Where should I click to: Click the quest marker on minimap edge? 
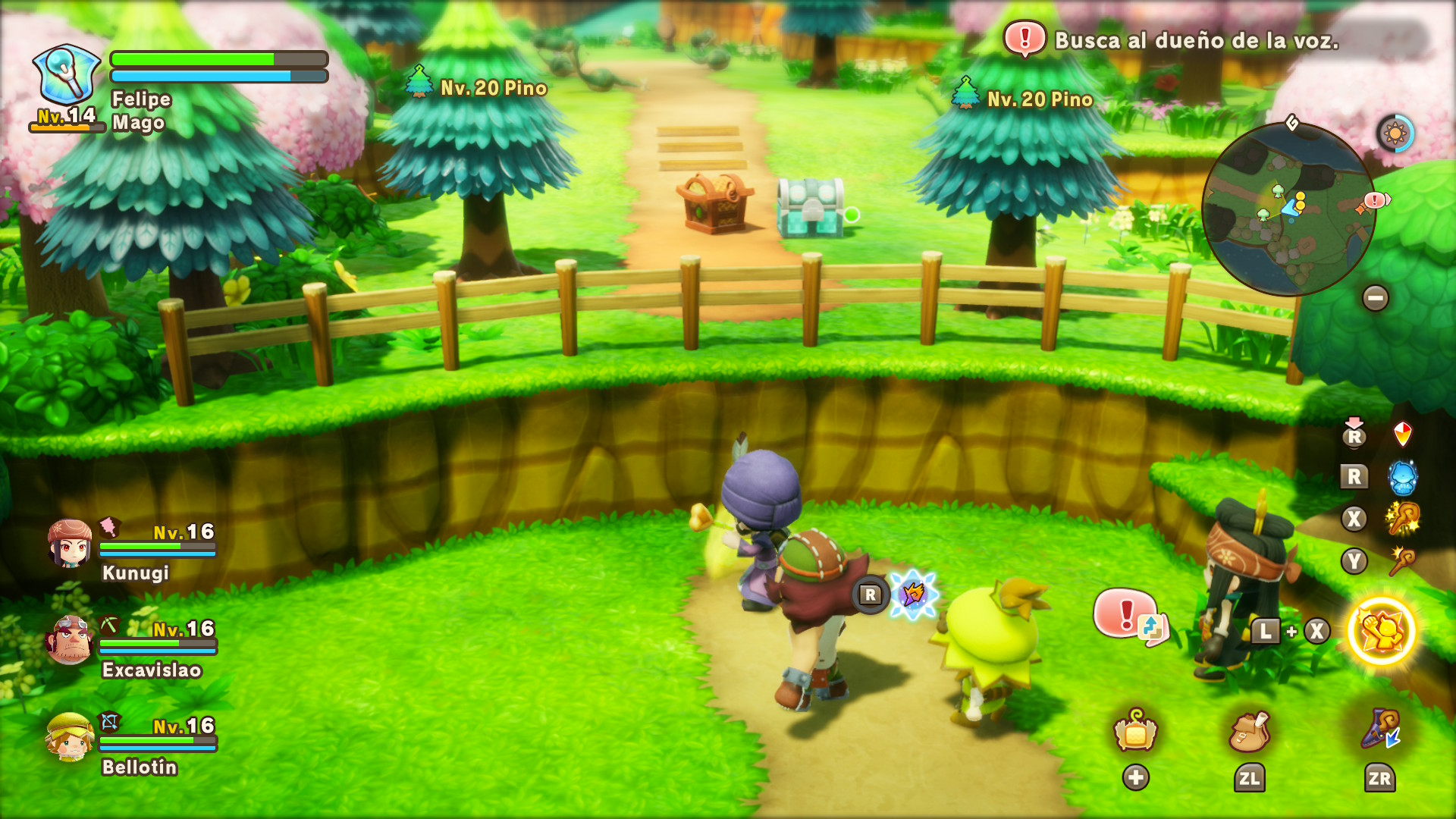pos(1376,200)
